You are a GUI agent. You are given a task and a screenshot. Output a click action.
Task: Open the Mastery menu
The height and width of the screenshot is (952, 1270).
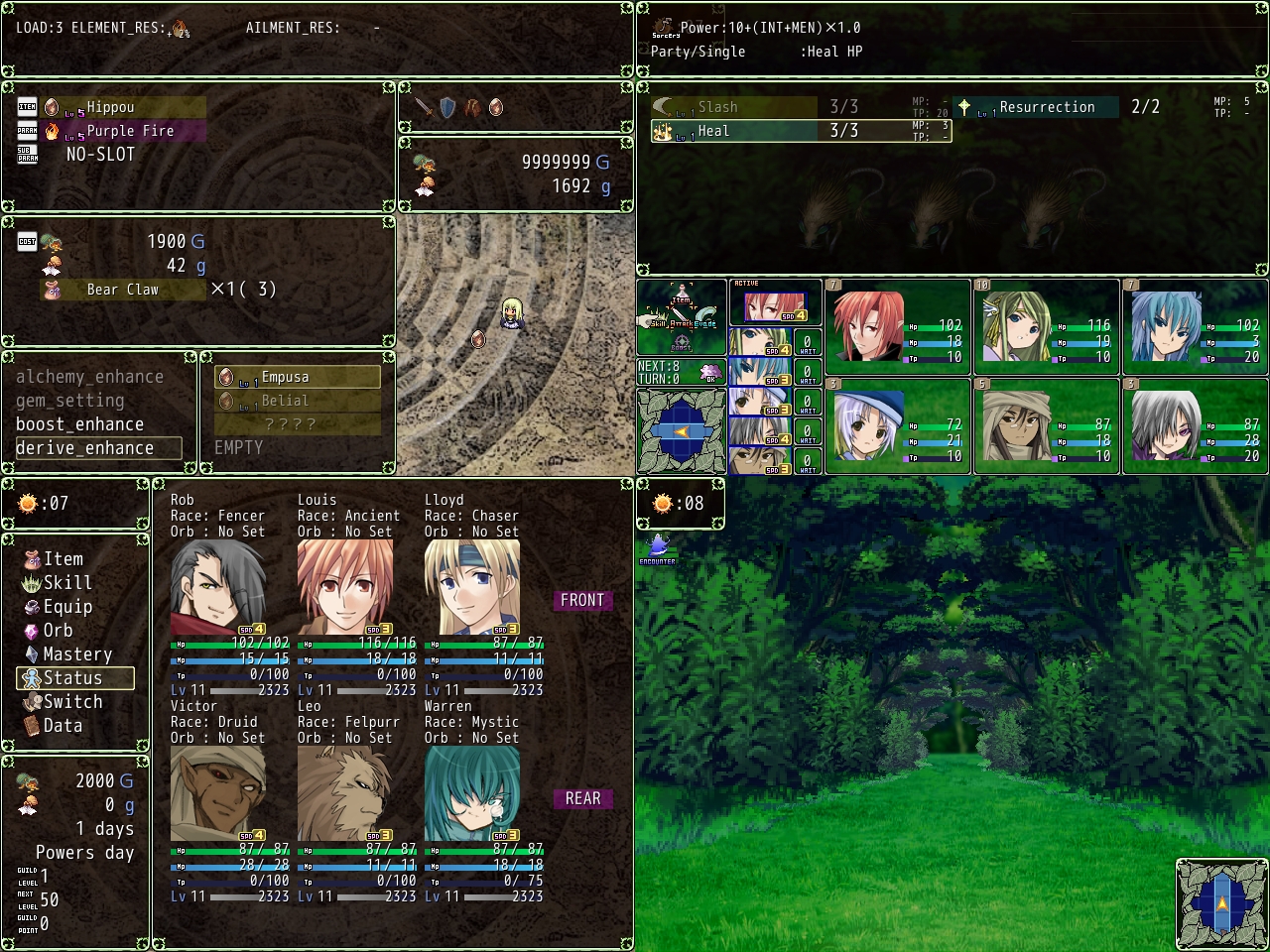[76, 654]
